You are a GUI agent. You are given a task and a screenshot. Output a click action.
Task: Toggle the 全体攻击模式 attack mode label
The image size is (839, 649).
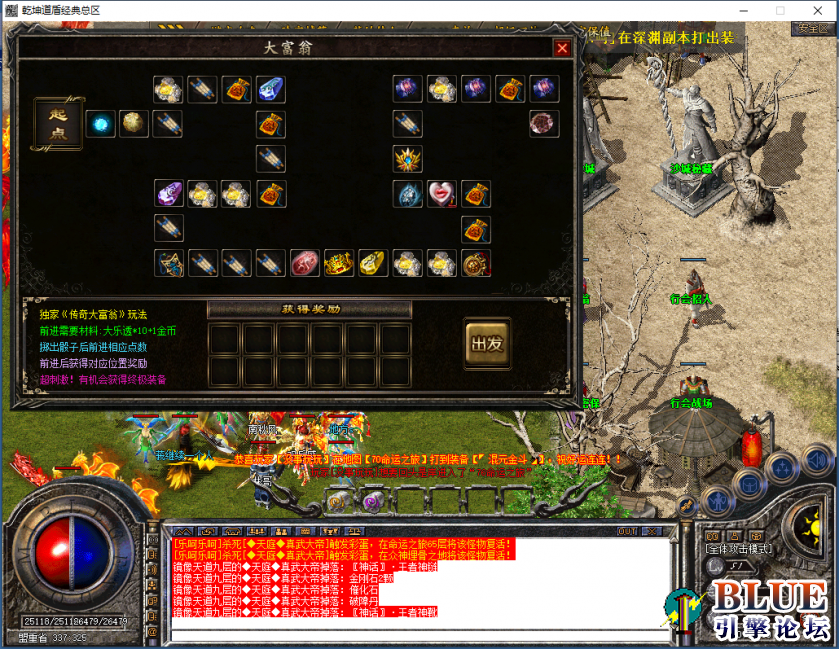(737, 549)
